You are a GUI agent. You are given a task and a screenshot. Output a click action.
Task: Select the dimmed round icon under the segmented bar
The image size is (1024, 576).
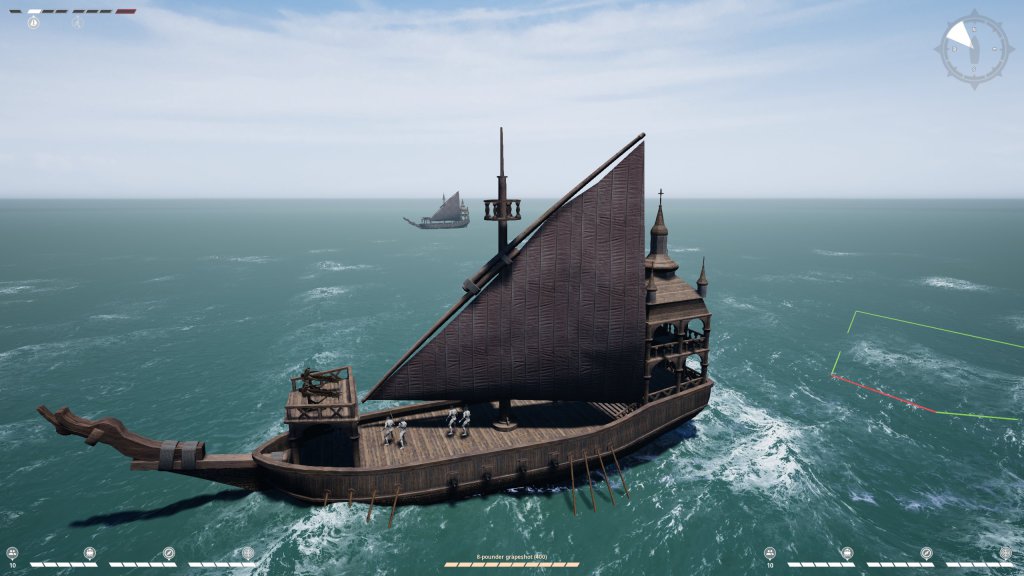point(77,22)
